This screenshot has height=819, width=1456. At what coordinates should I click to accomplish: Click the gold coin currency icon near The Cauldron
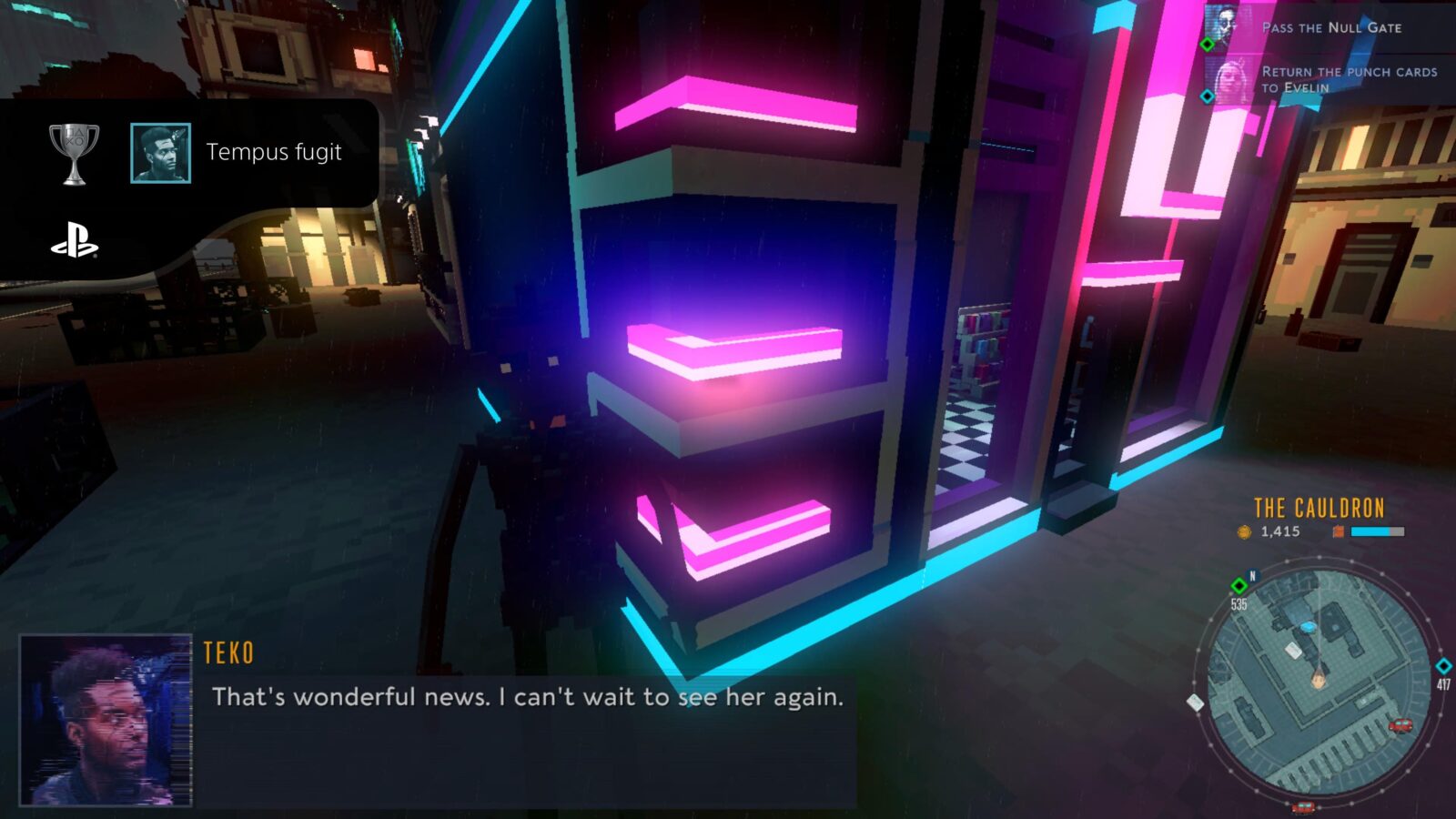(x=1243, y=531)
